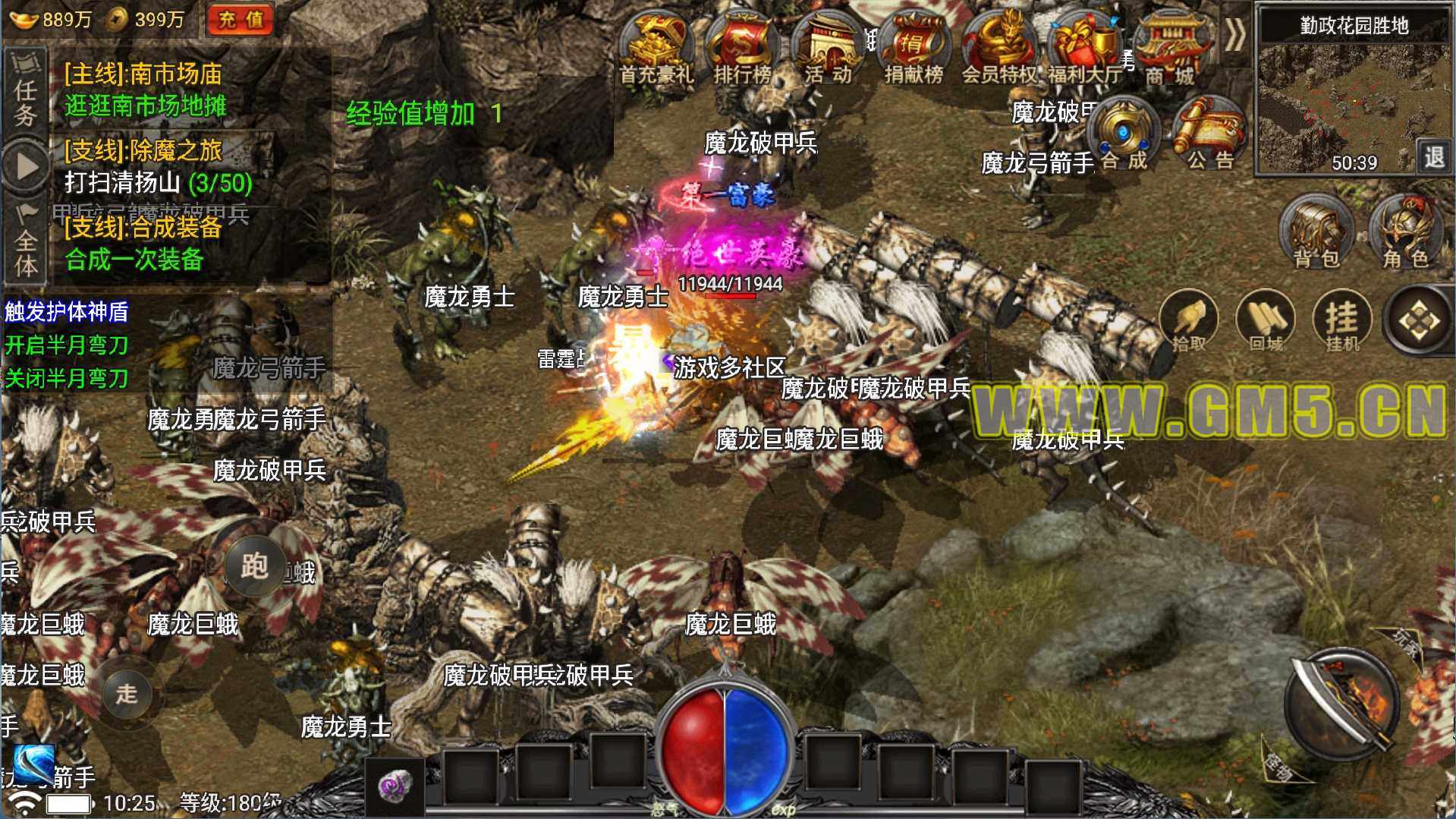Exit the map with the 退 button
1456x819 pixels.
tap(1433, 157)
